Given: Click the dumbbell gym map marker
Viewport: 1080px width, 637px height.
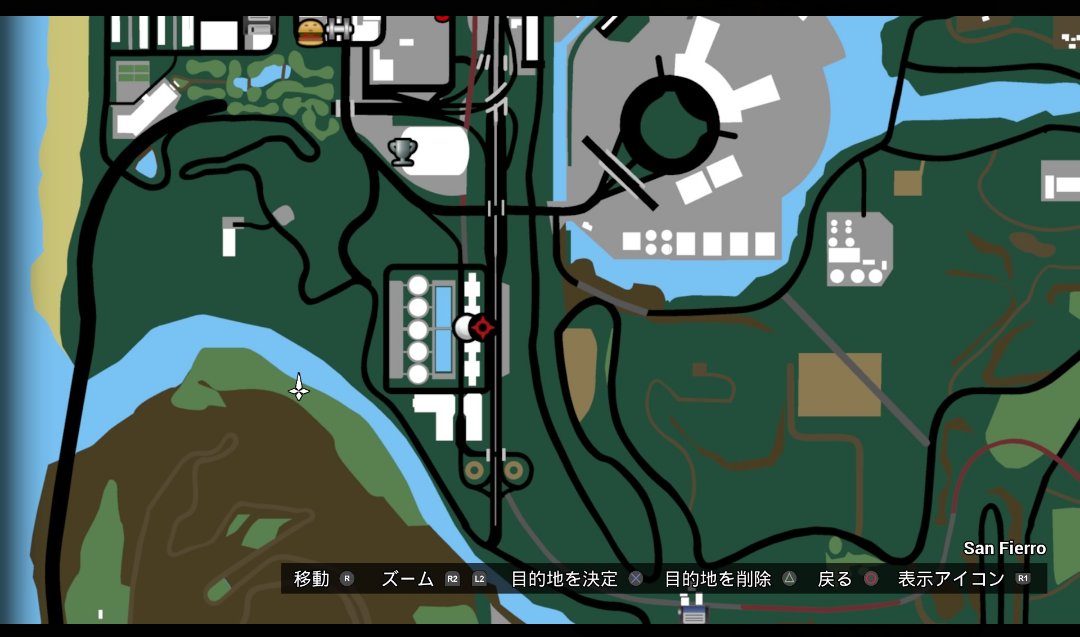Looking at the screenshot, I should point(340,31).
